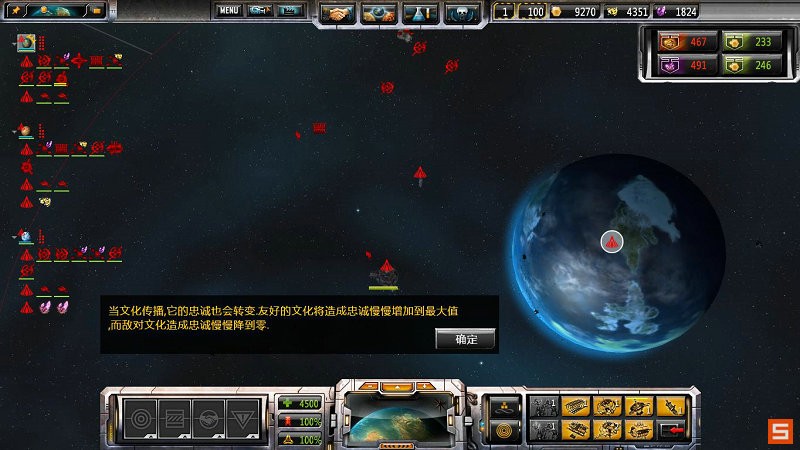Open the planet and ship relations screen
Screen dimensions: 800x450
(x=378, y=14)
